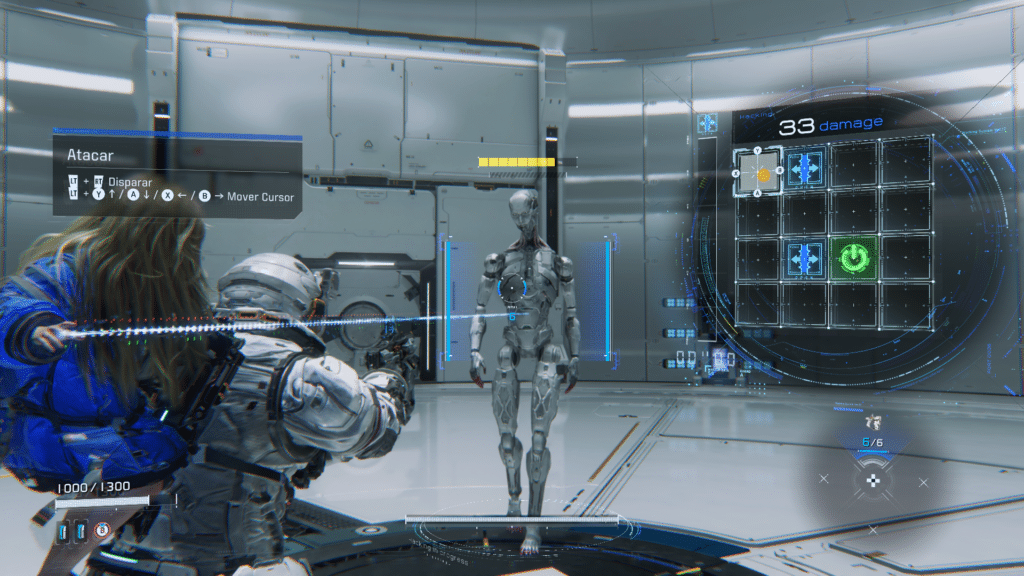
Task: Click the small blue arrow icon outside the hacking grid
Action: (708, 123)
